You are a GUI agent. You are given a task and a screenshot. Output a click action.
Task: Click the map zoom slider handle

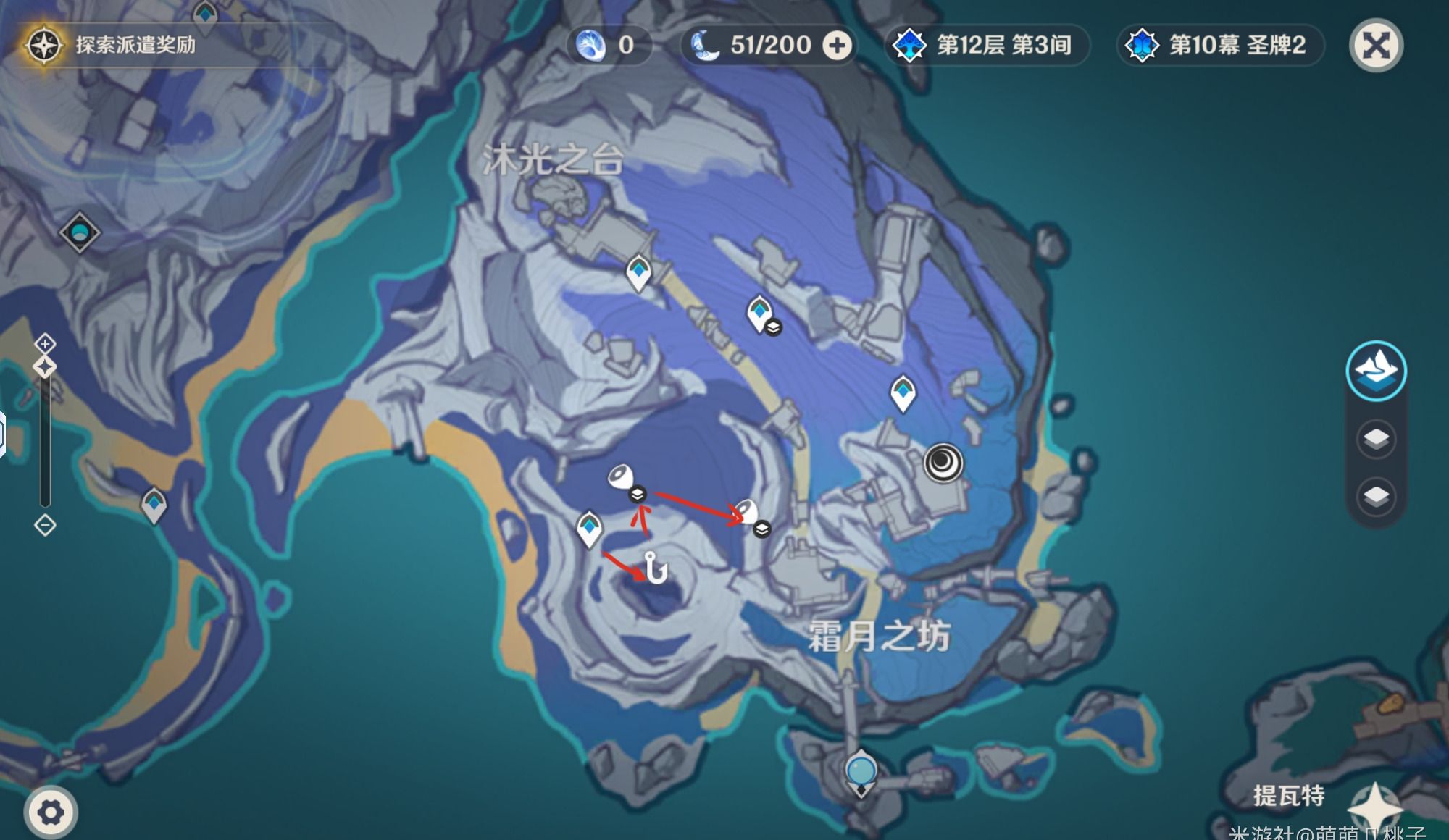[x=45, y=367]
